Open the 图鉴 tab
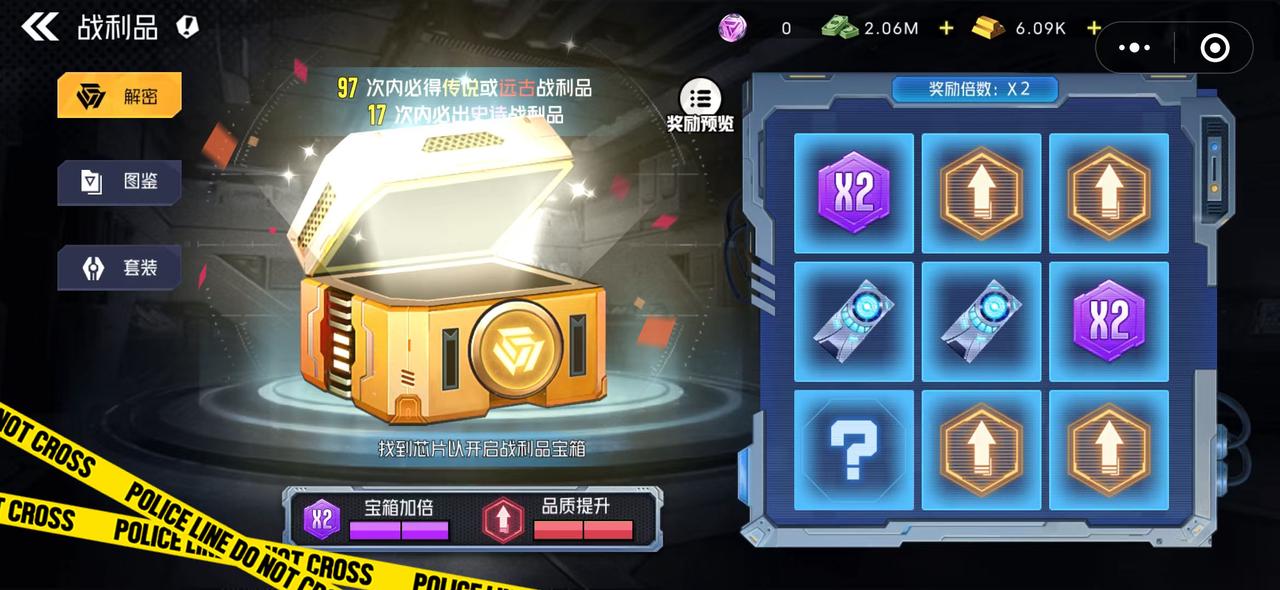Viewport: 1280px width, 590px height. [120, 182]
